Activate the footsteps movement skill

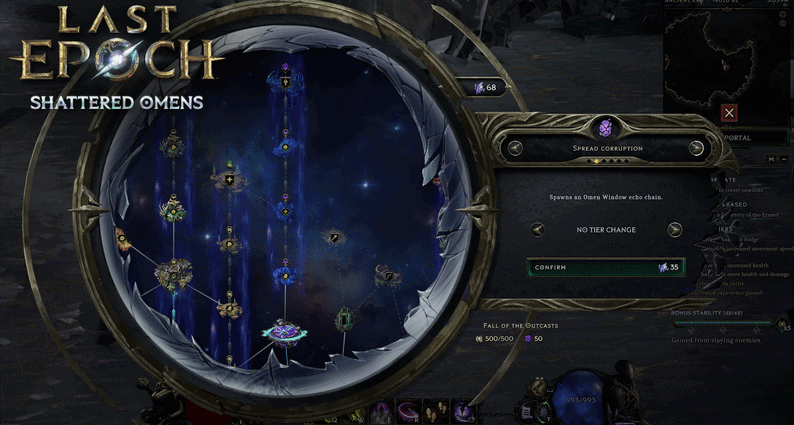(437, 410)
